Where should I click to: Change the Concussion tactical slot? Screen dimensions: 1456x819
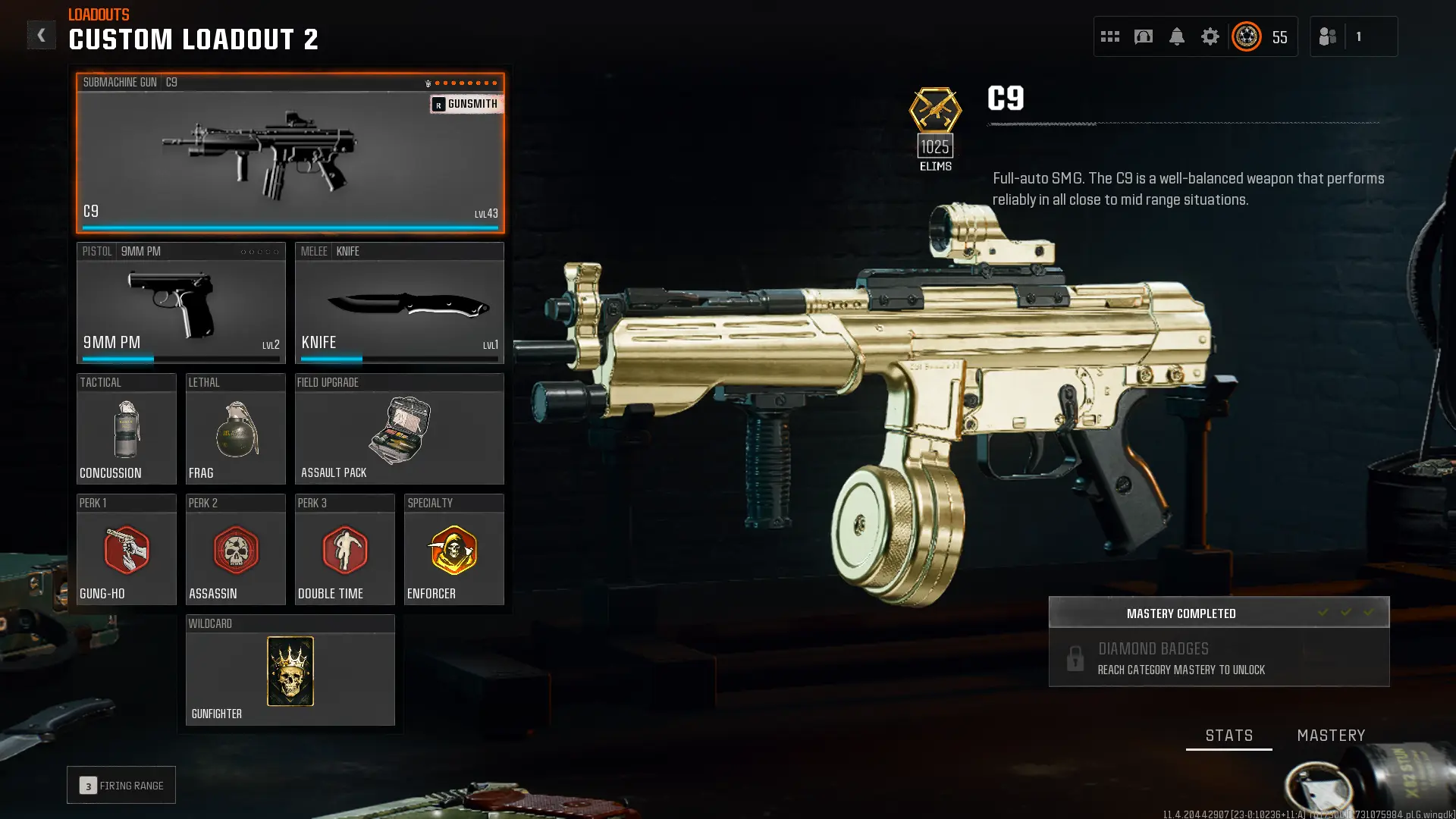pos(126,429)
